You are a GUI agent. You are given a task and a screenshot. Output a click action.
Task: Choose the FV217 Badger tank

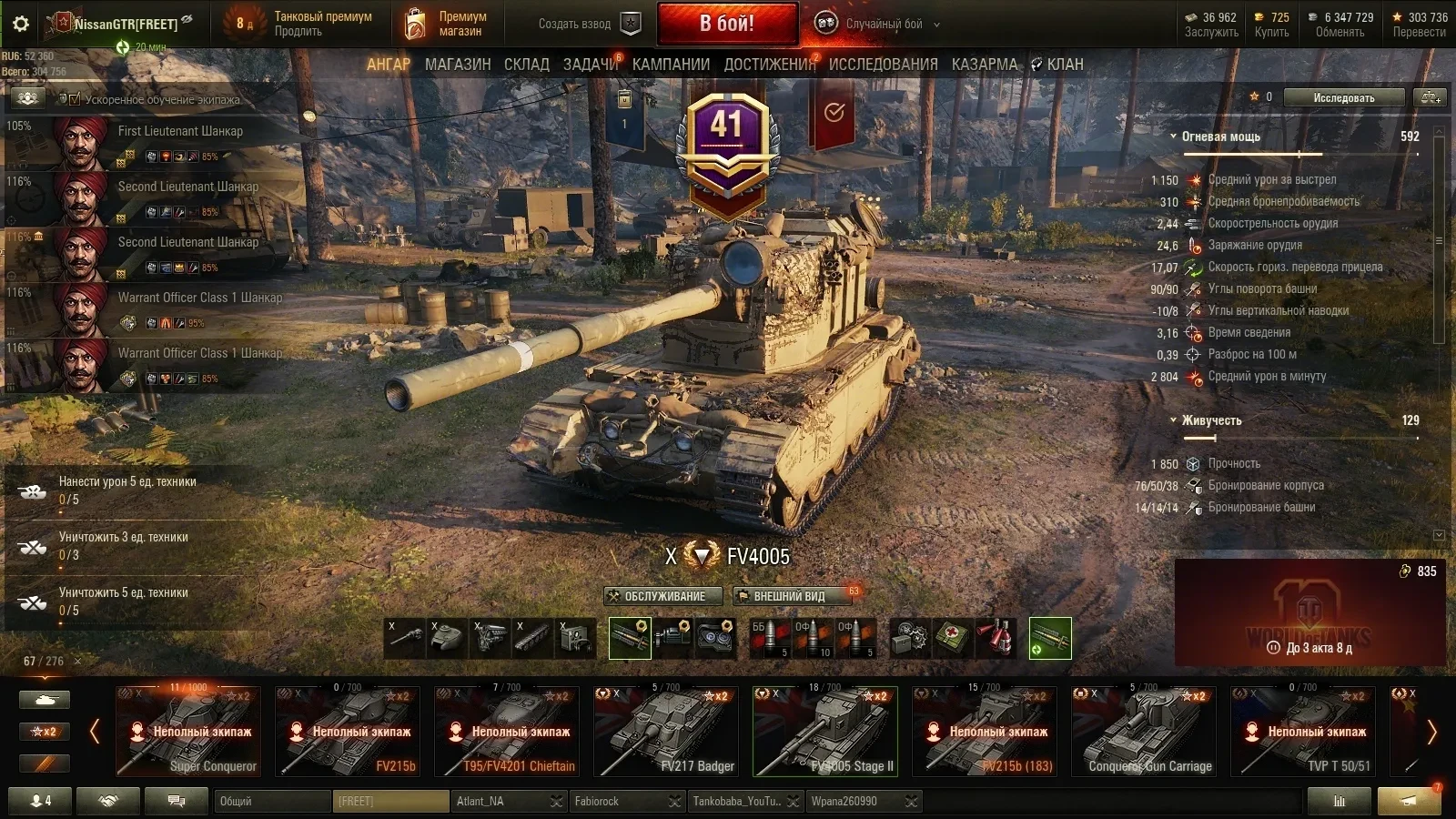tap(667, 732)
